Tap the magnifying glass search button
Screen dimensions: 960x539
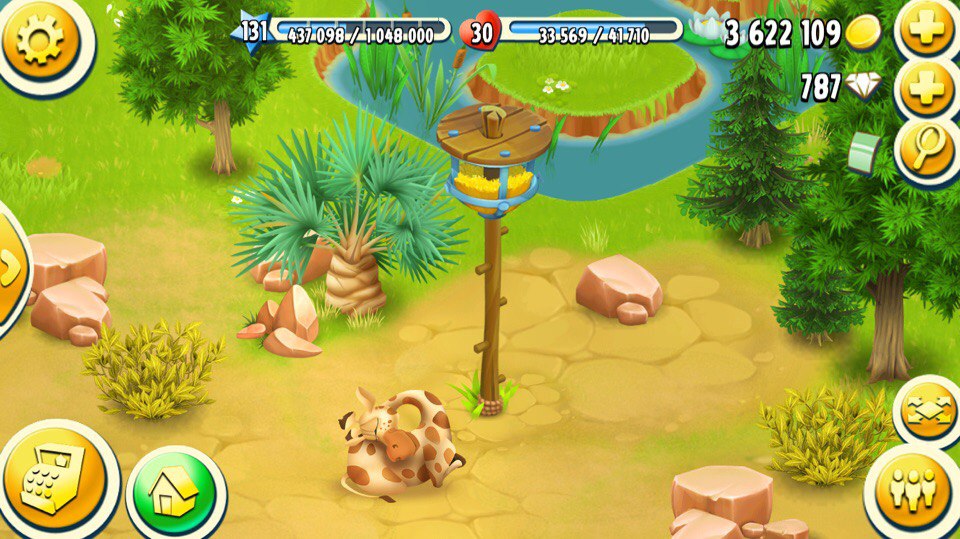(x=929, y=150)
